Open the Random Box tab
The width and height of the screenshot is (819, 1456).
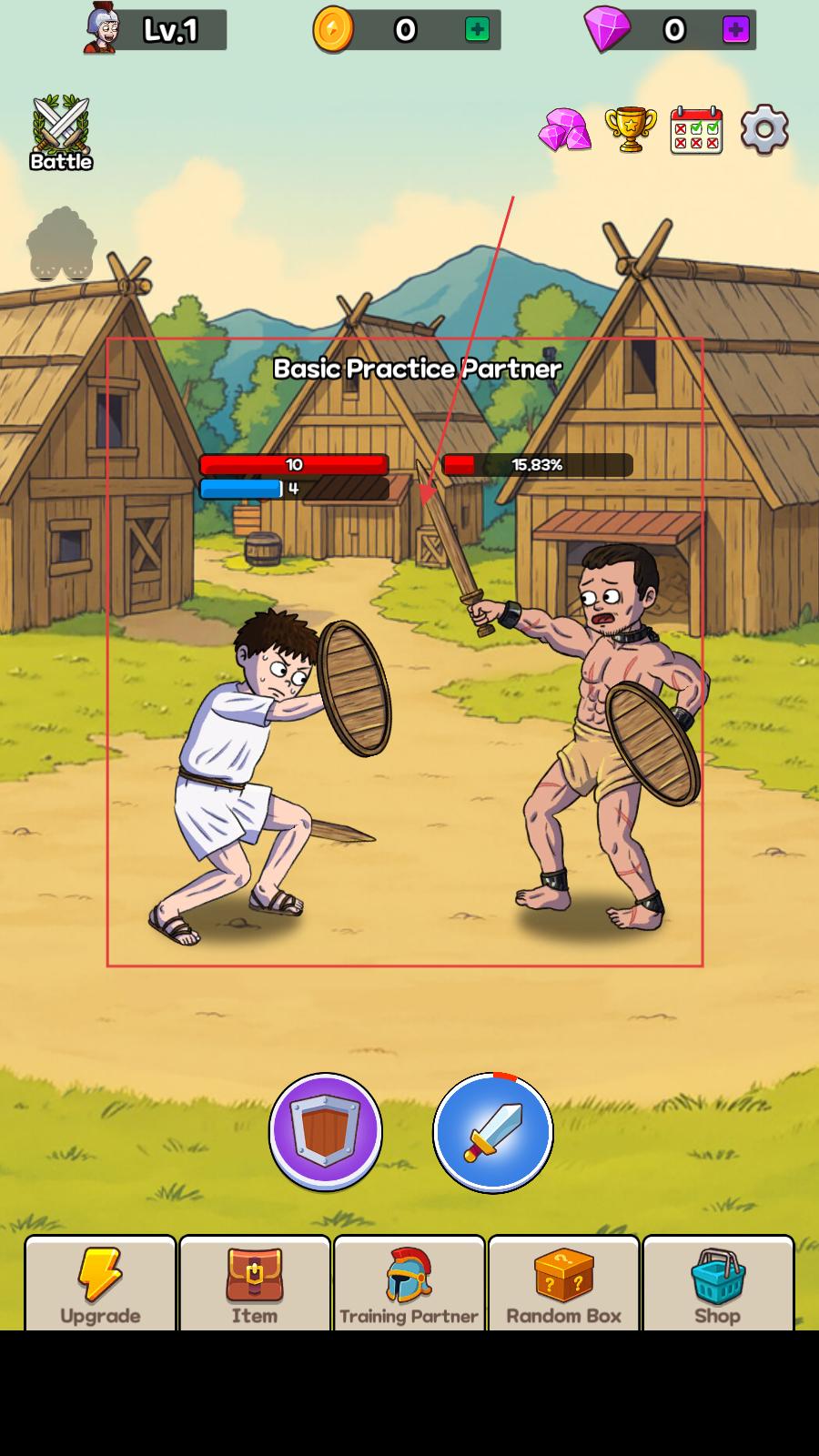563,1284
